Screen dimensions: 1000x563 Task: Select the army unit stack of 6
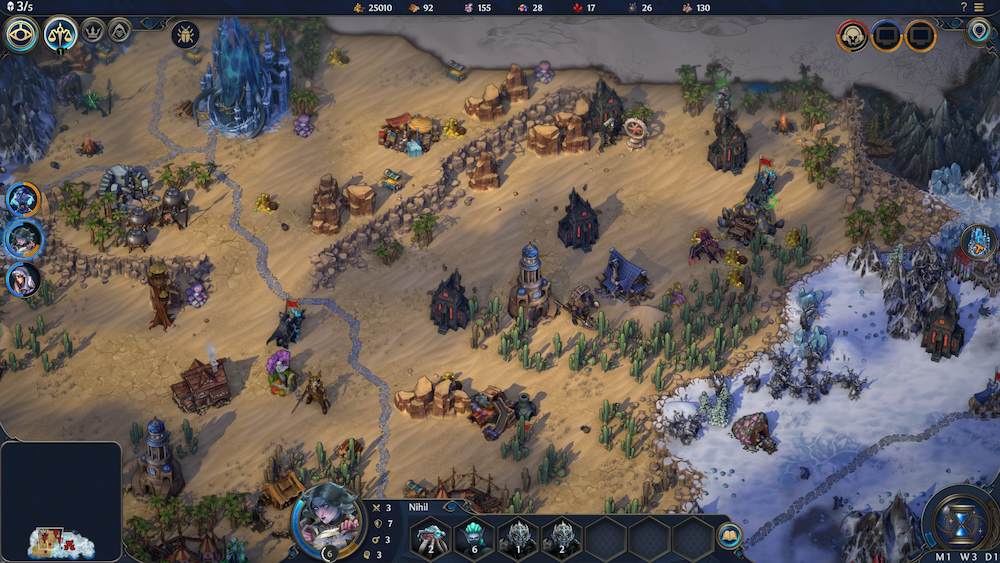click(474, 538)
